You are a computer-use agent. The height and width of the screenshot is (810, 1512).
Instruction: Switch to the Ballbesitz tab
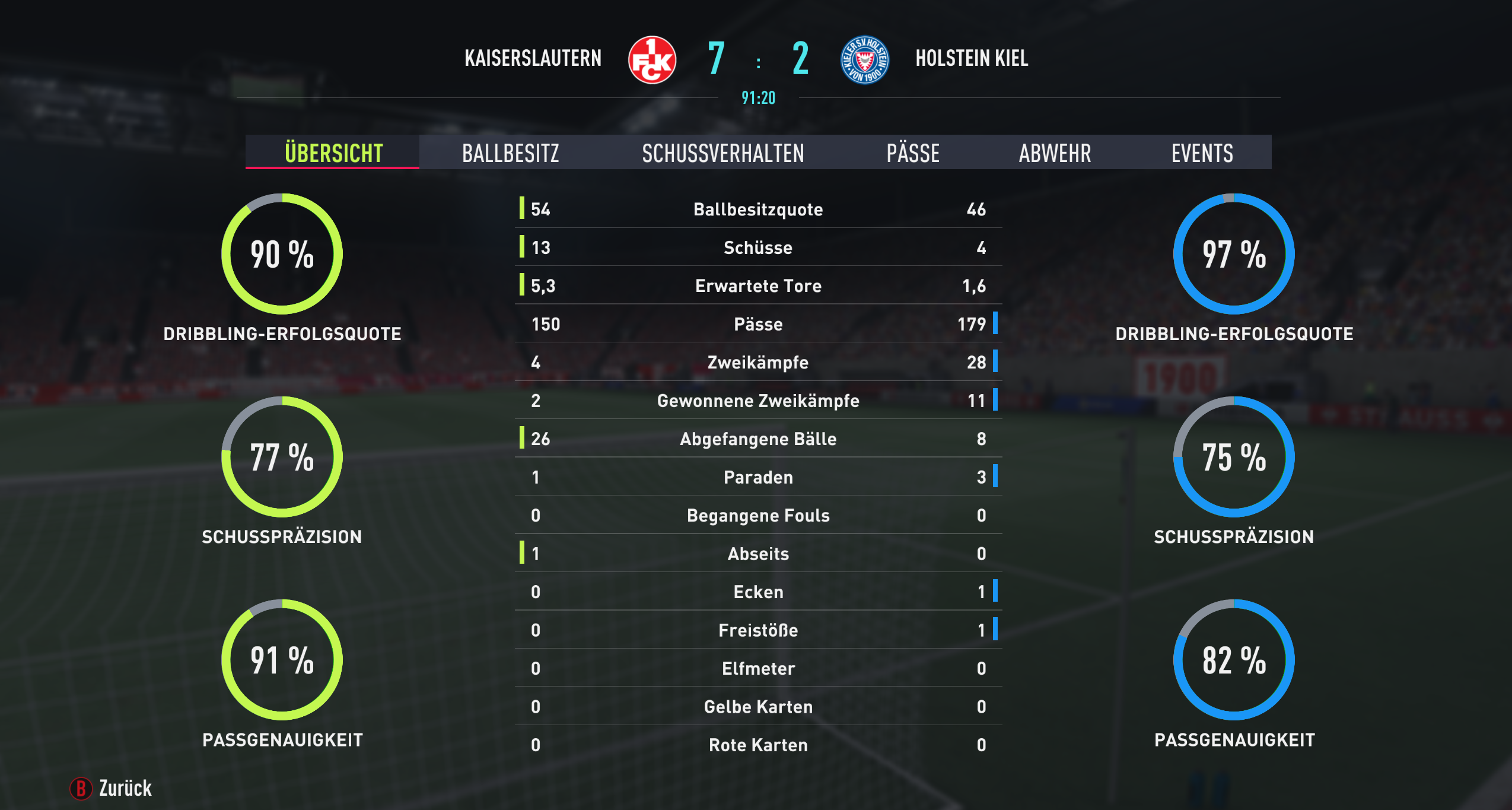(510, 153)
